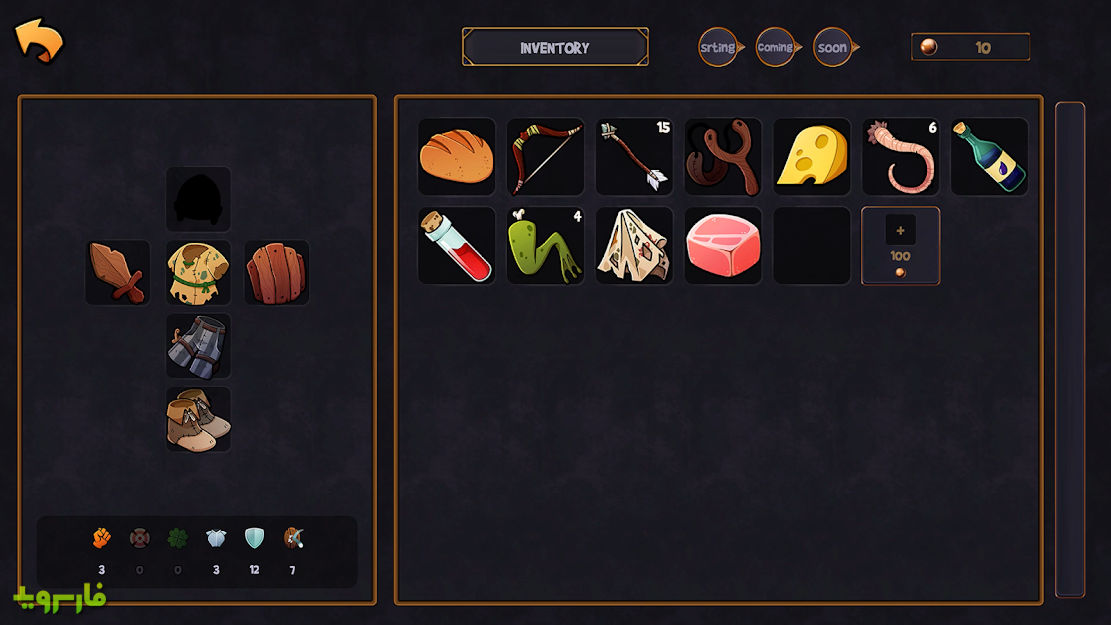Select the equipped wooden shield

(277, 272)
